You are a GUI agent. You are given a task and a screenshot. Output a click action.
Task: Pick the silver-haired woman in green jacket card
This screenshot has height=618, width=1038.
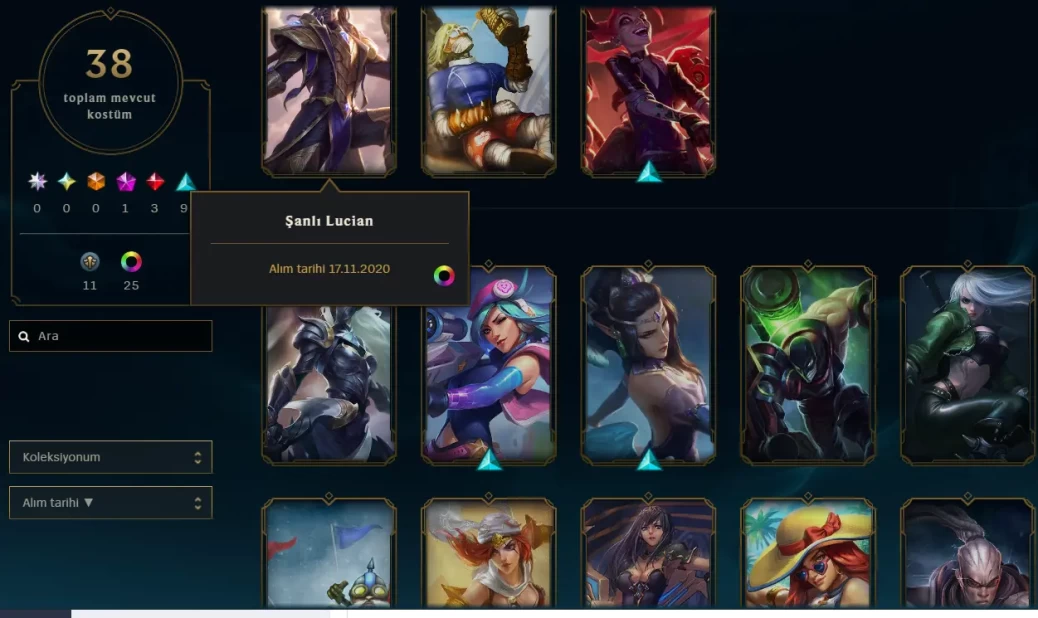click(x=967, y=365)
